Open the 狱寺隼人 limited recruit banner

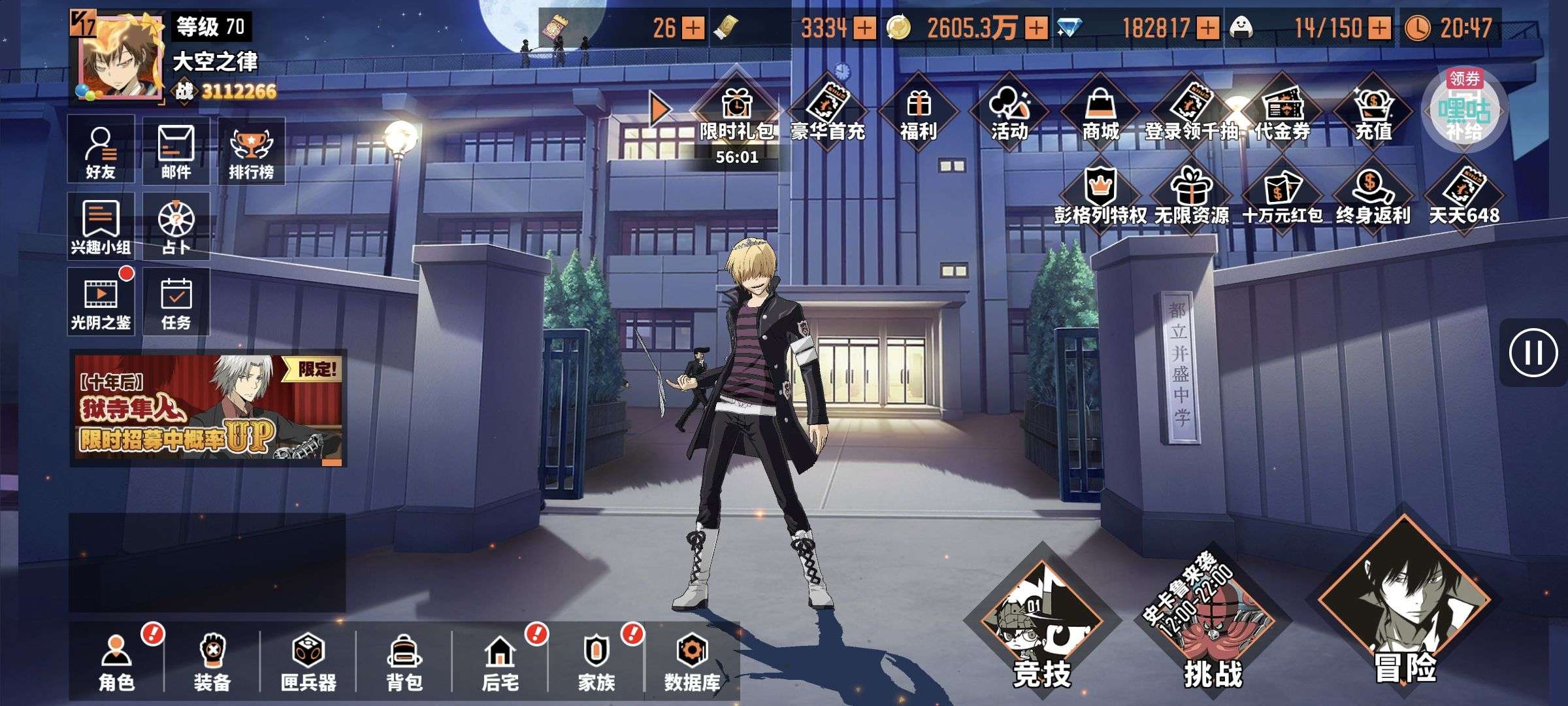click(x=208, y=409)
